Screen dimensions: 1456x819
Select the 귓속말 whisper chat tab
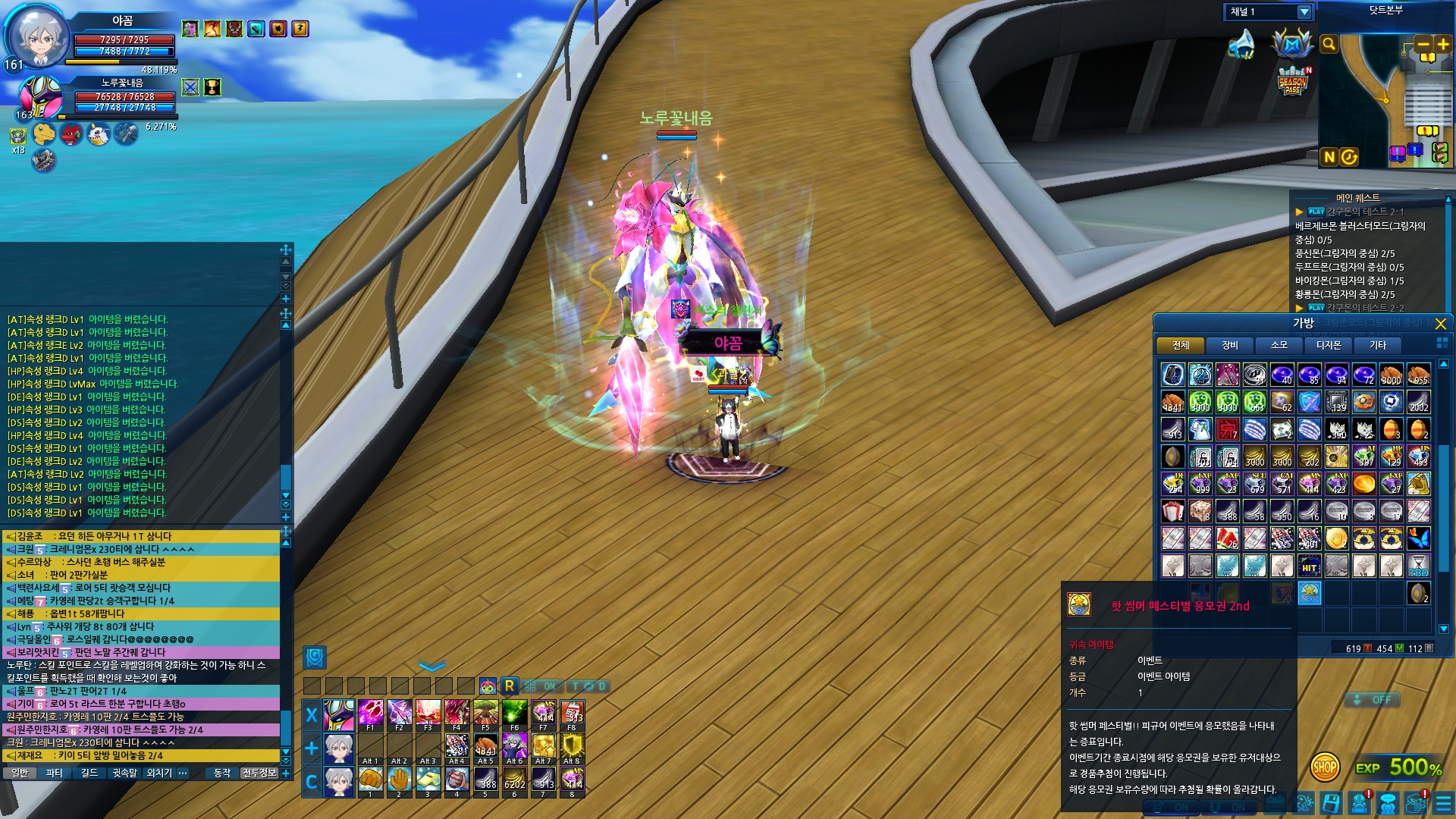coord(124,773)
